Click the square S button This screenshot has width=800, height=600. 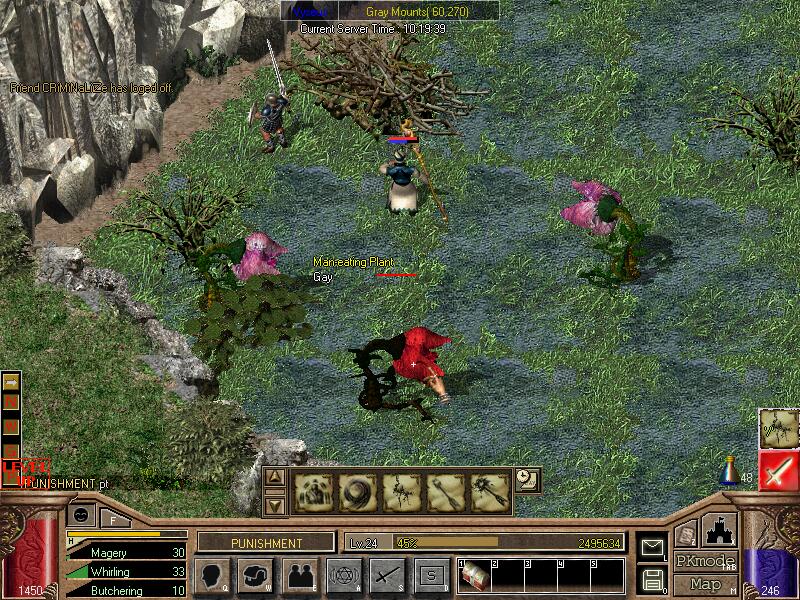[431, 575]
